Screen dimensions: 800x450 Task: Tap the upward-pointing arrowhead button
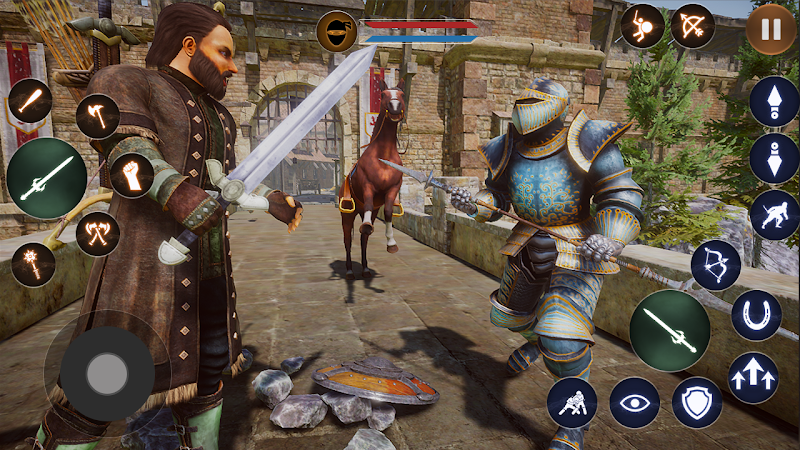pyautogui.click(x=774, y=102)
